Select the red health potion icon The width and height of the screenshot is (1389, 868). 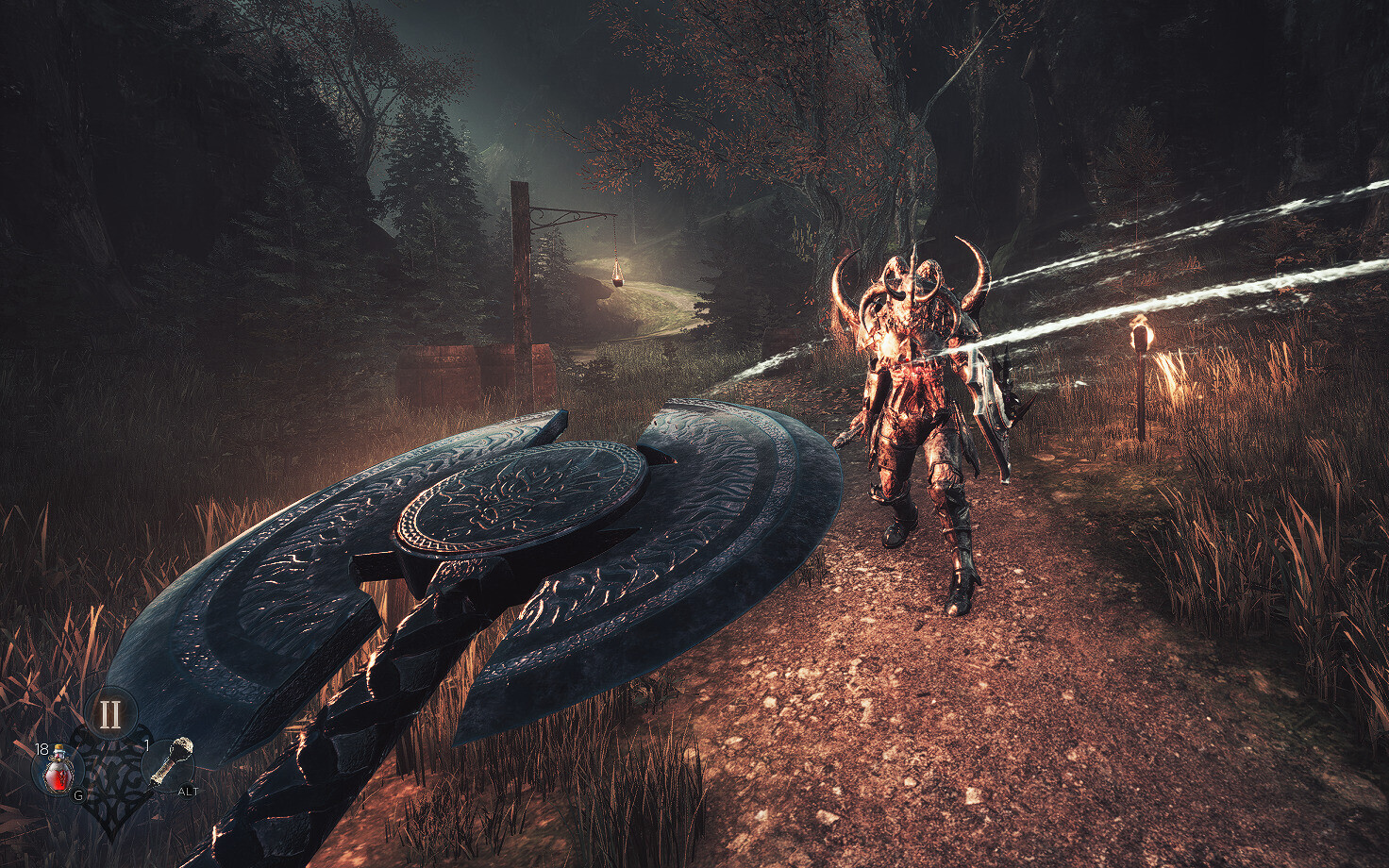pos(59,772)
